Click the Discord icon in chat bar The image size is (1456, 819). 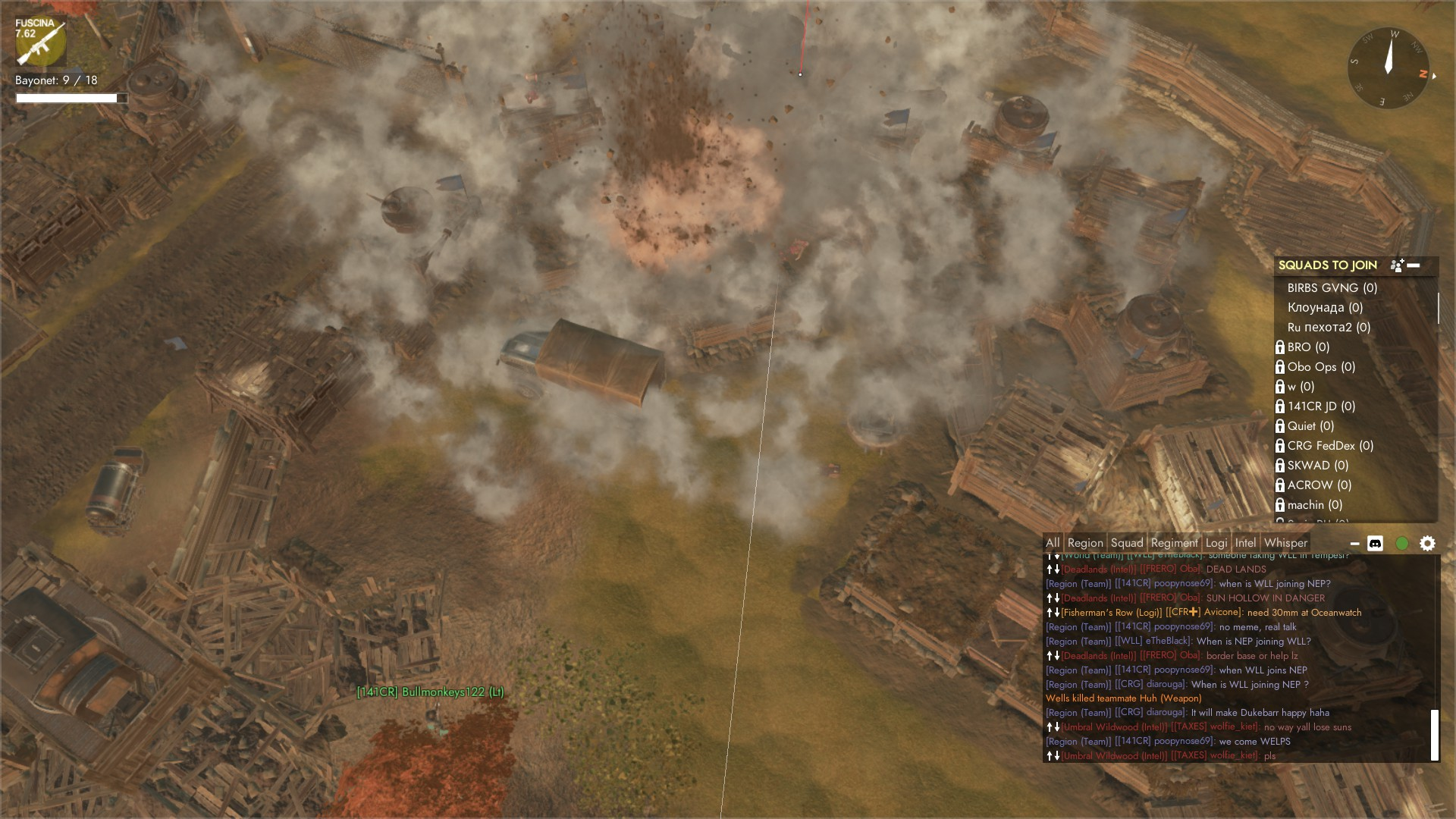click(1375, 544)
